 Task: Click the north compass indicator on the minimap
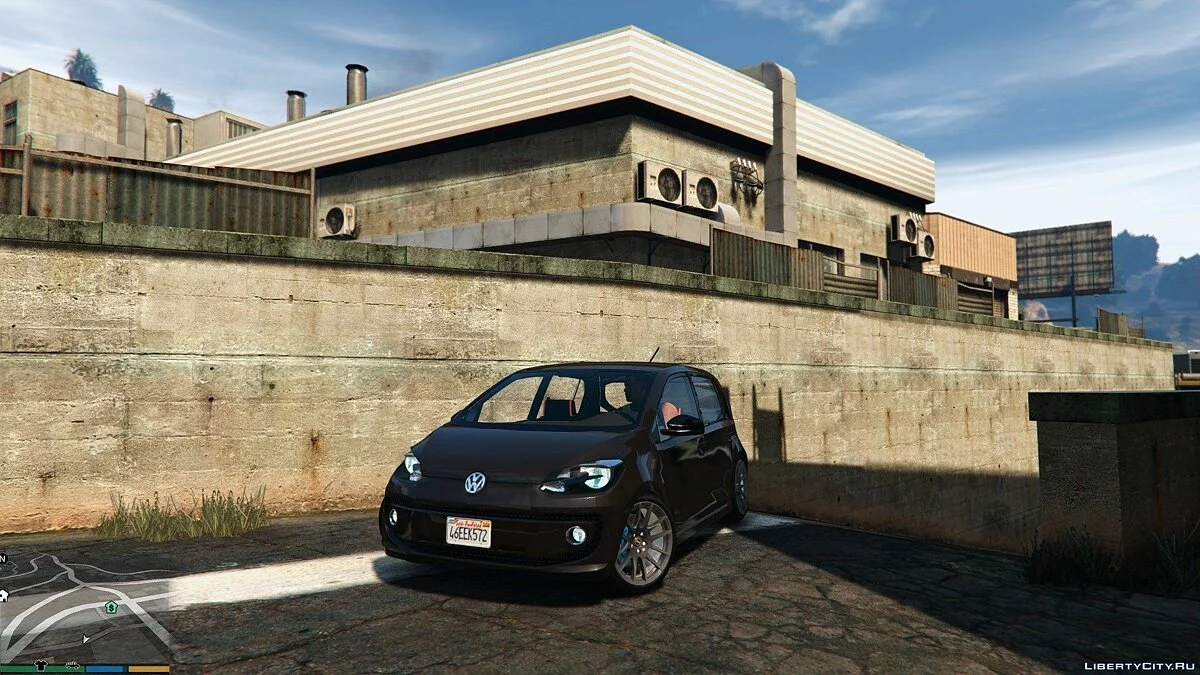pyautogui.click(x=3, y=558)
